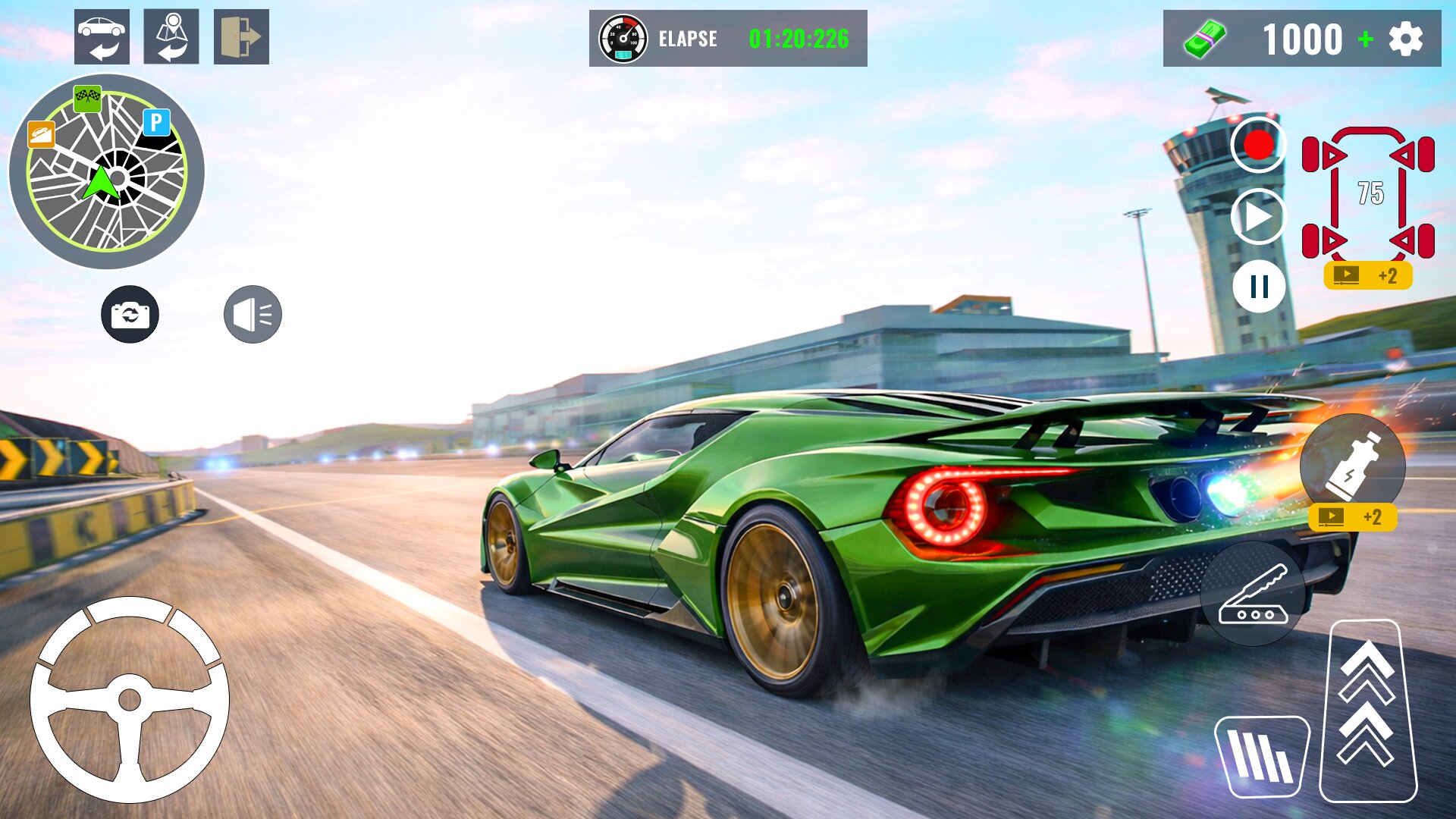The image size is (1456, 819).
Task: Watch ad for +2 suspension reward
Action: click(1368, 275)
